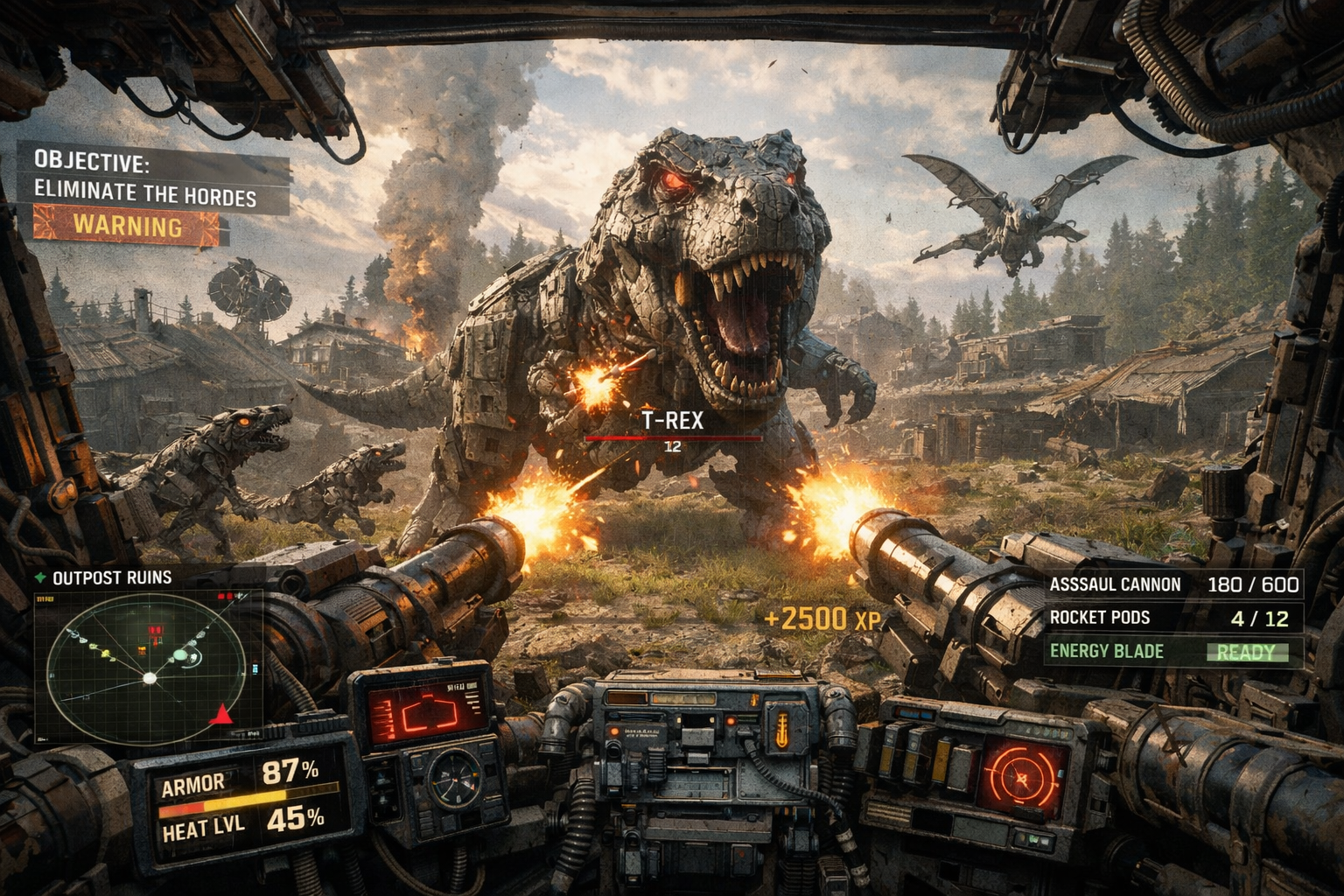Choose the Rocket Pods weapon row
The image size is (1344, 896).
(x=1173, y=618)
